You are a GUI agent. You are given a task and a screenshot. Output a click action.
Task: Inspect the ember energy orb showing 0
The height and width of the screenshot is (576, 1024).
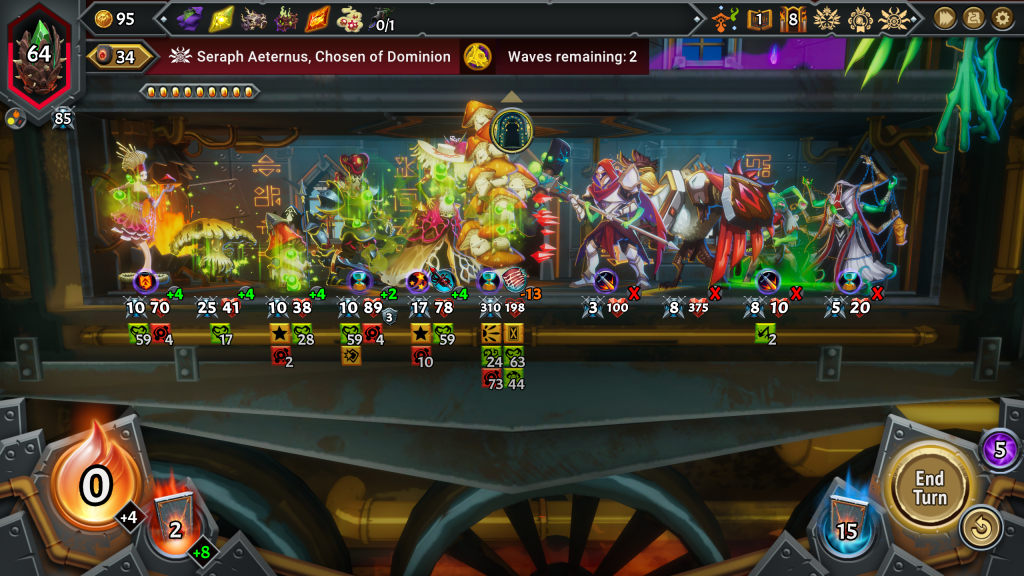click(95, 485)
